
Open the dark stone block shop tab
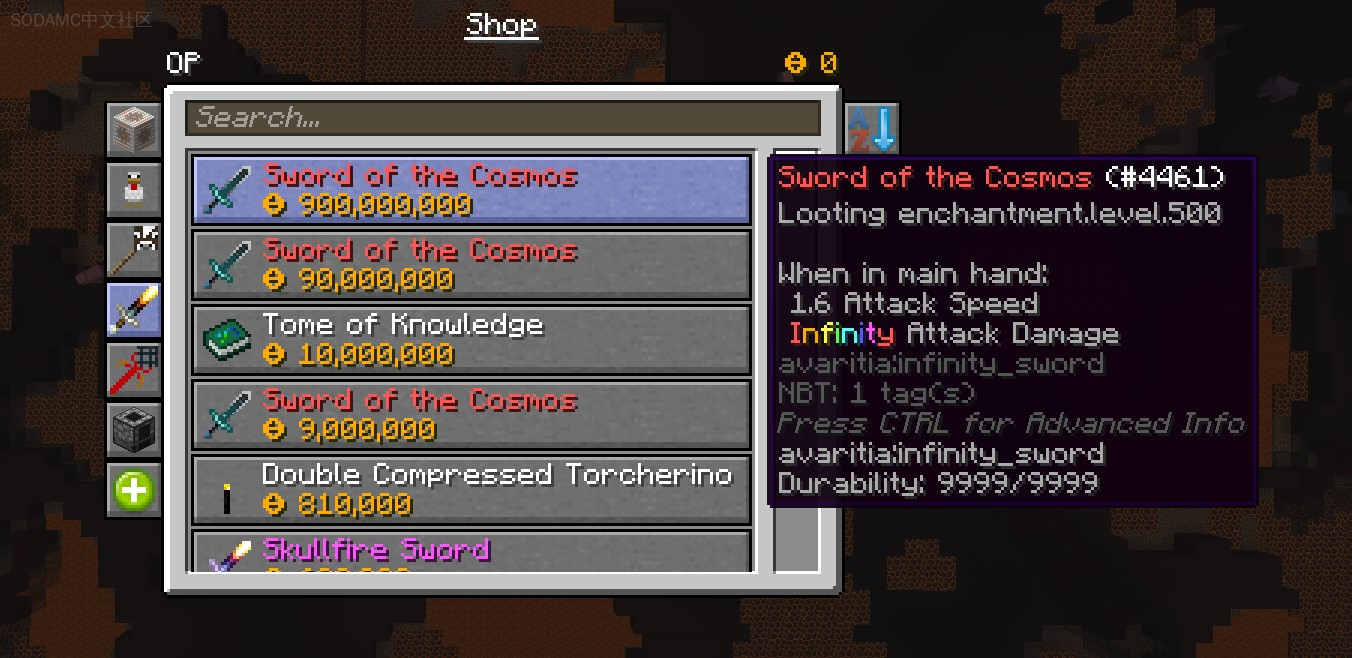click(x=134, y=430)
